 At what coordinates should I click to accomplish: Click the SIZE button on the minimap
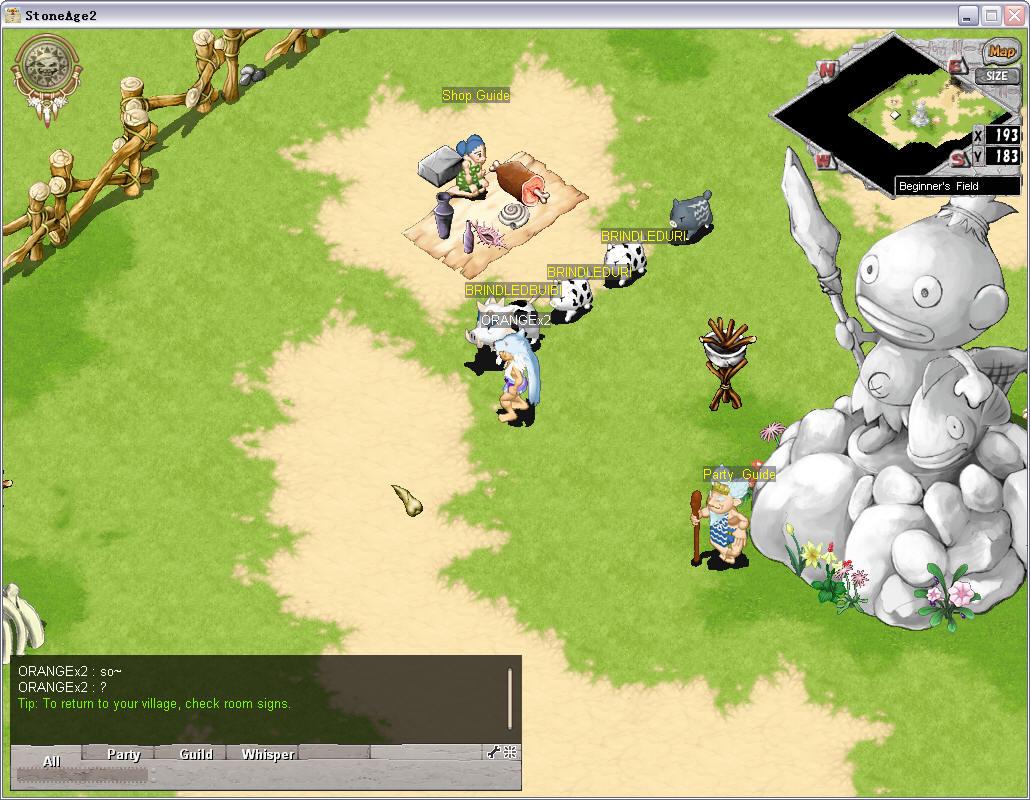[x=997, y=76]
